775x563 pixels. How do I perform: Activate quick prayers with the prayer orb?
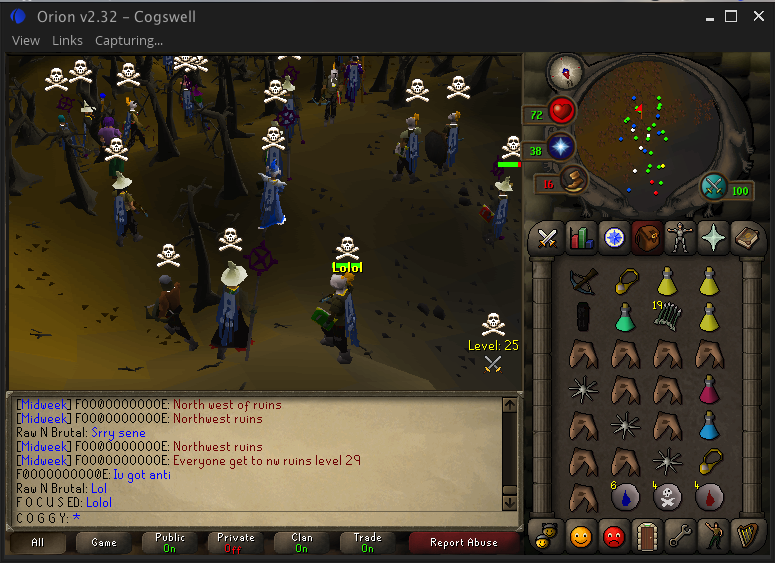tap(560, 148)
